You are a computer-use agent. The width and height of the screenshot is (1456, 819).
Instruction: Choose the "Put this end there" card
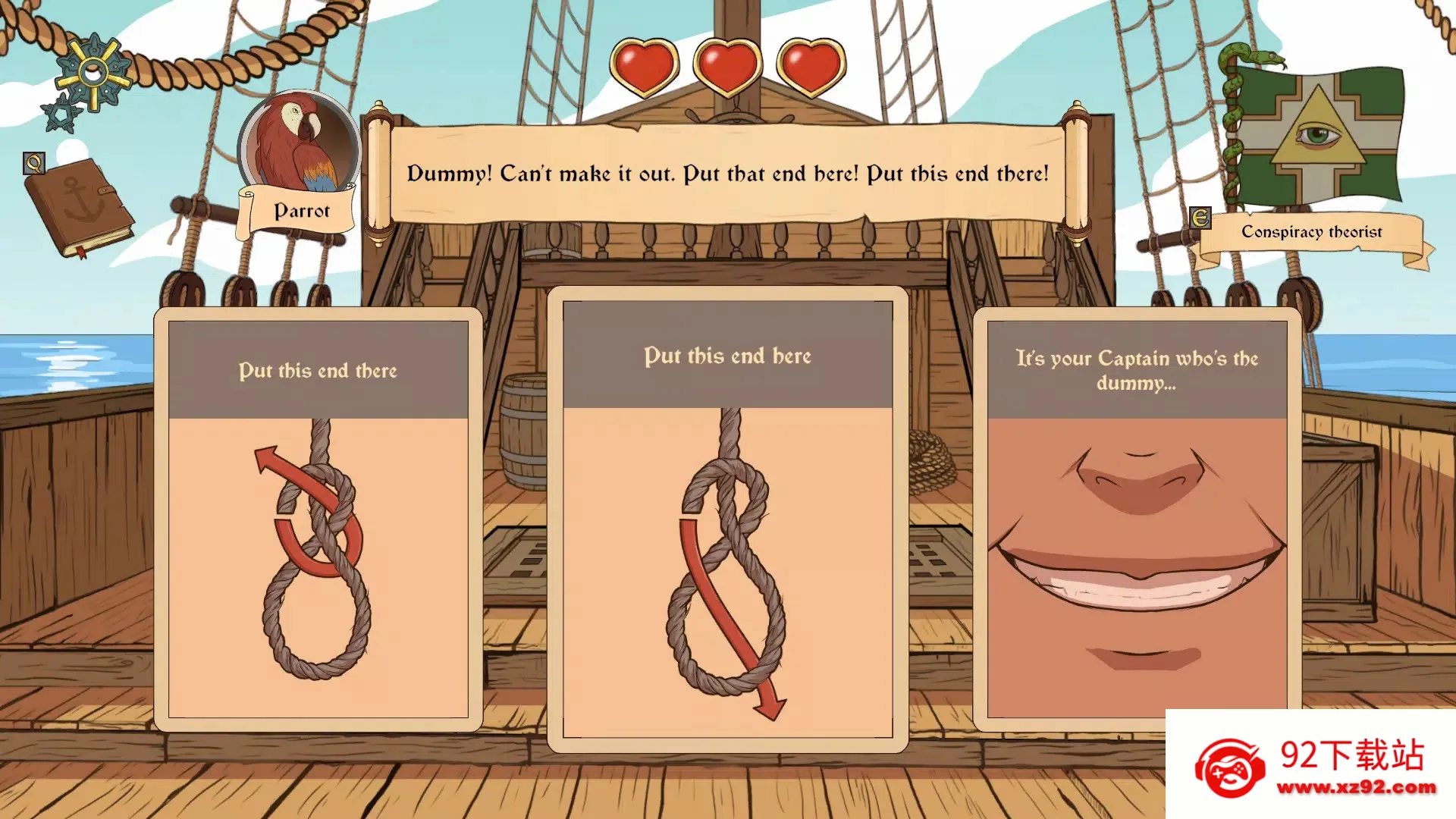pyautogui.click(x=318, y=519)
